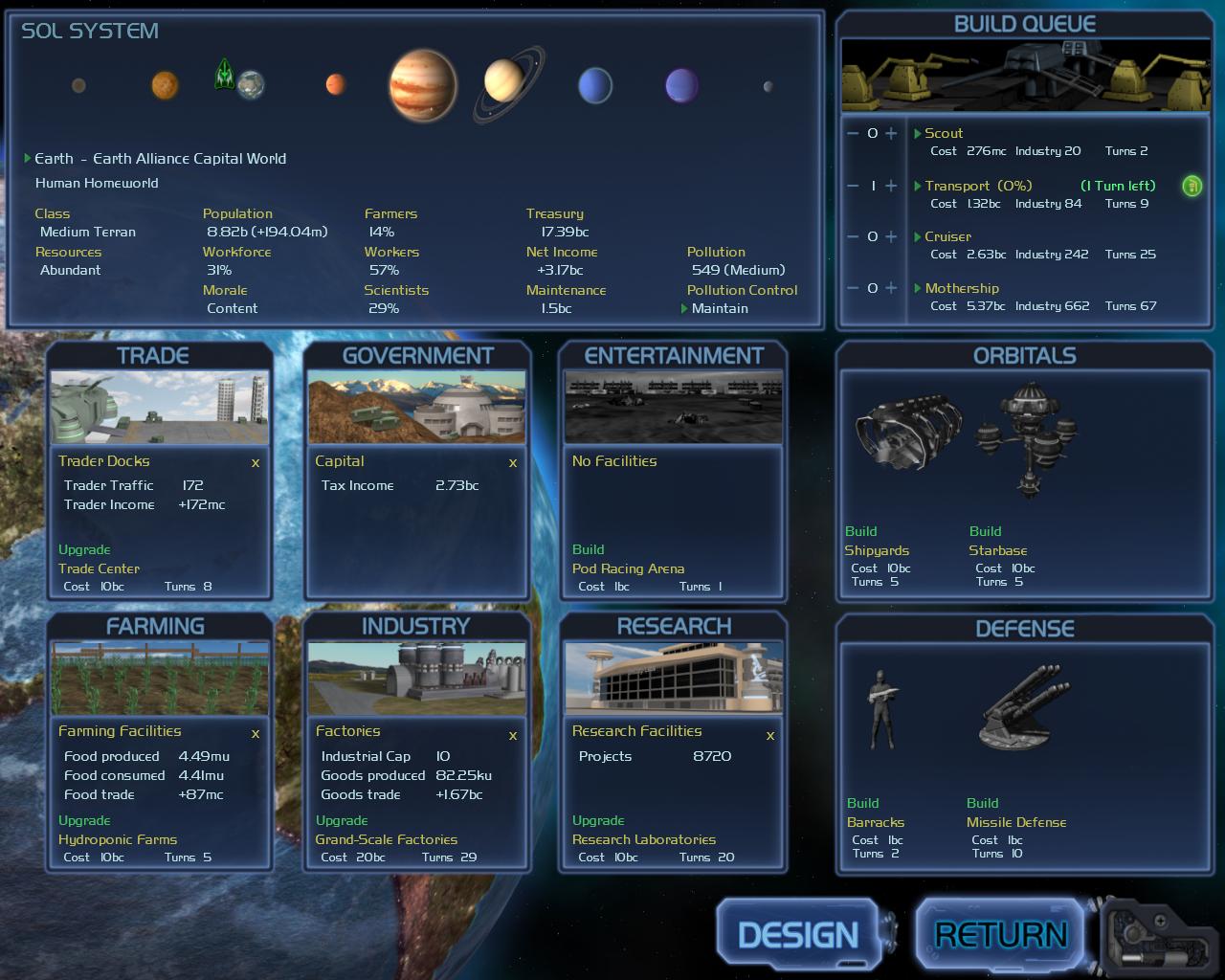Decrease Transport build count with minus
Viewport: 1225px width, 980px height.
pos(853,186)
